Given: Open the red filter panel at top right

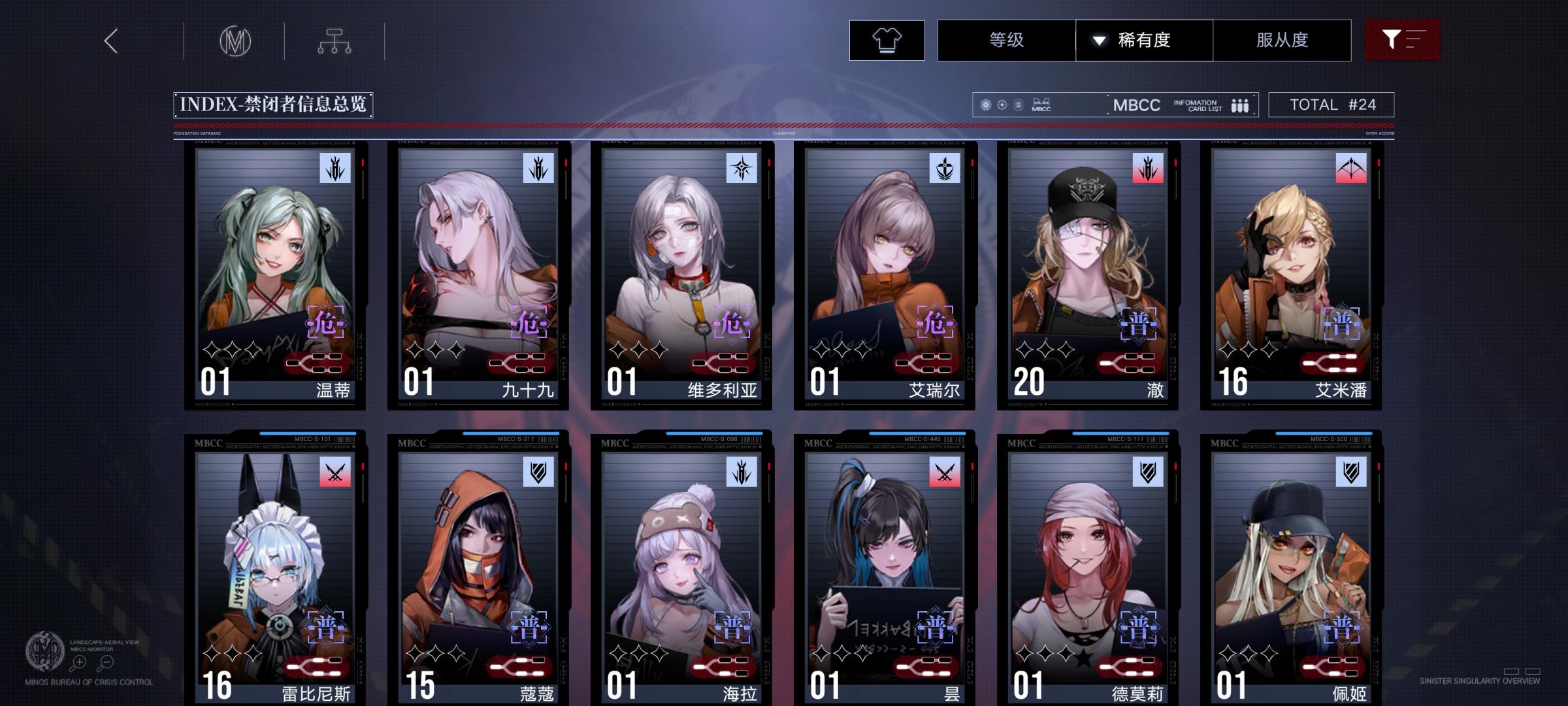Looking at the screenshot, I should click(x=1402, y=39).
